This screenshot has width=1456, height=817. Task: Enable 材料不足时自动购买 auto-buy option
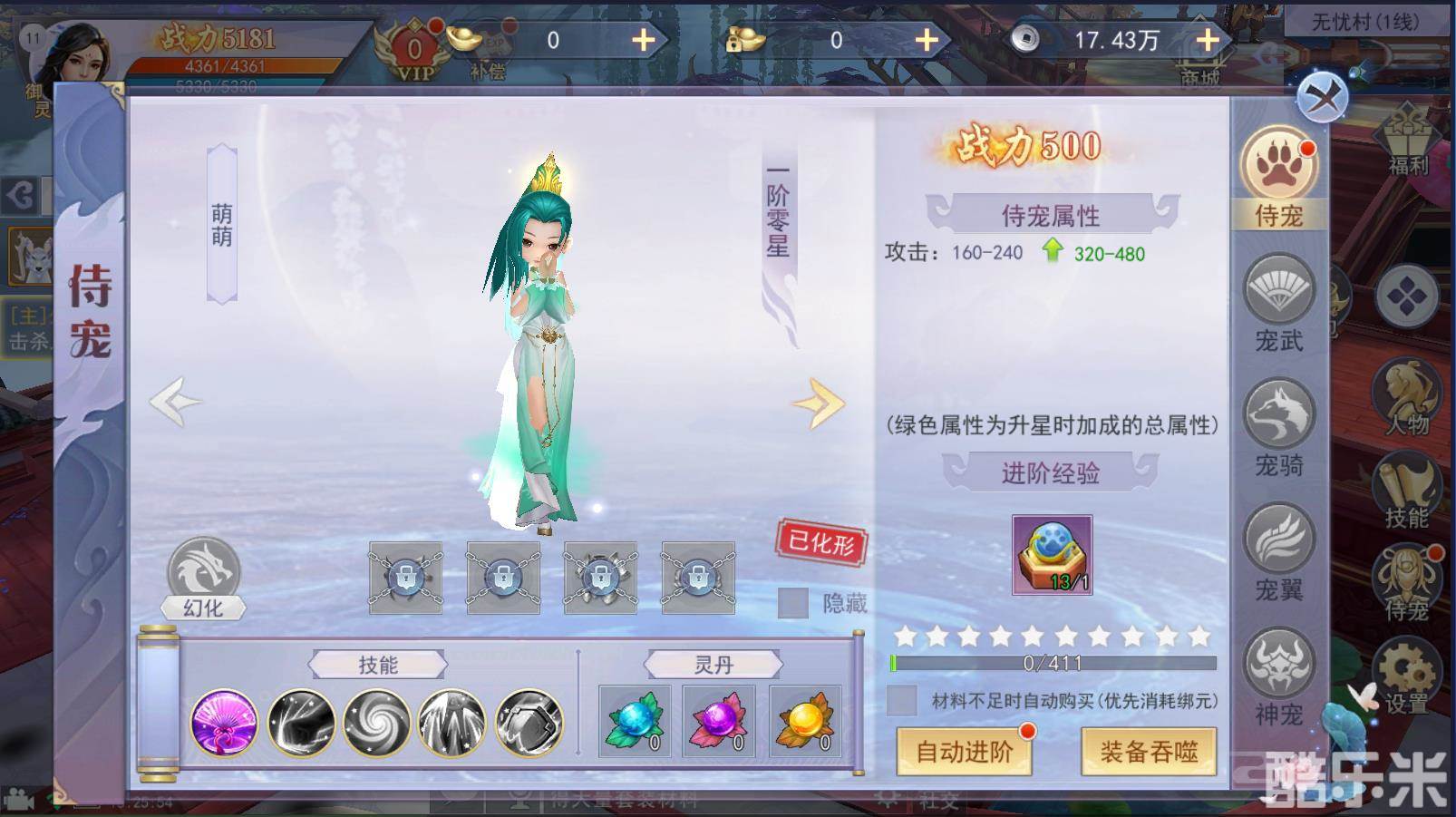coord(902,700)
